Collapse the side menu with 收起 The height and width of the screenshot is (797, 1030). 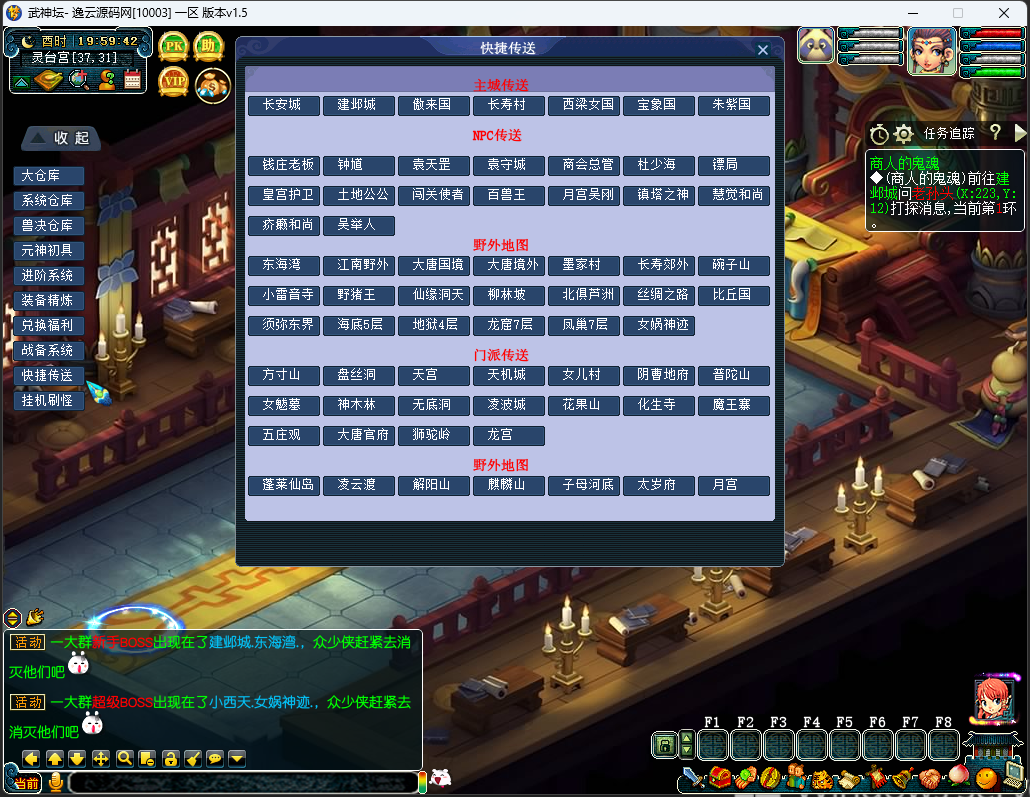62,137
